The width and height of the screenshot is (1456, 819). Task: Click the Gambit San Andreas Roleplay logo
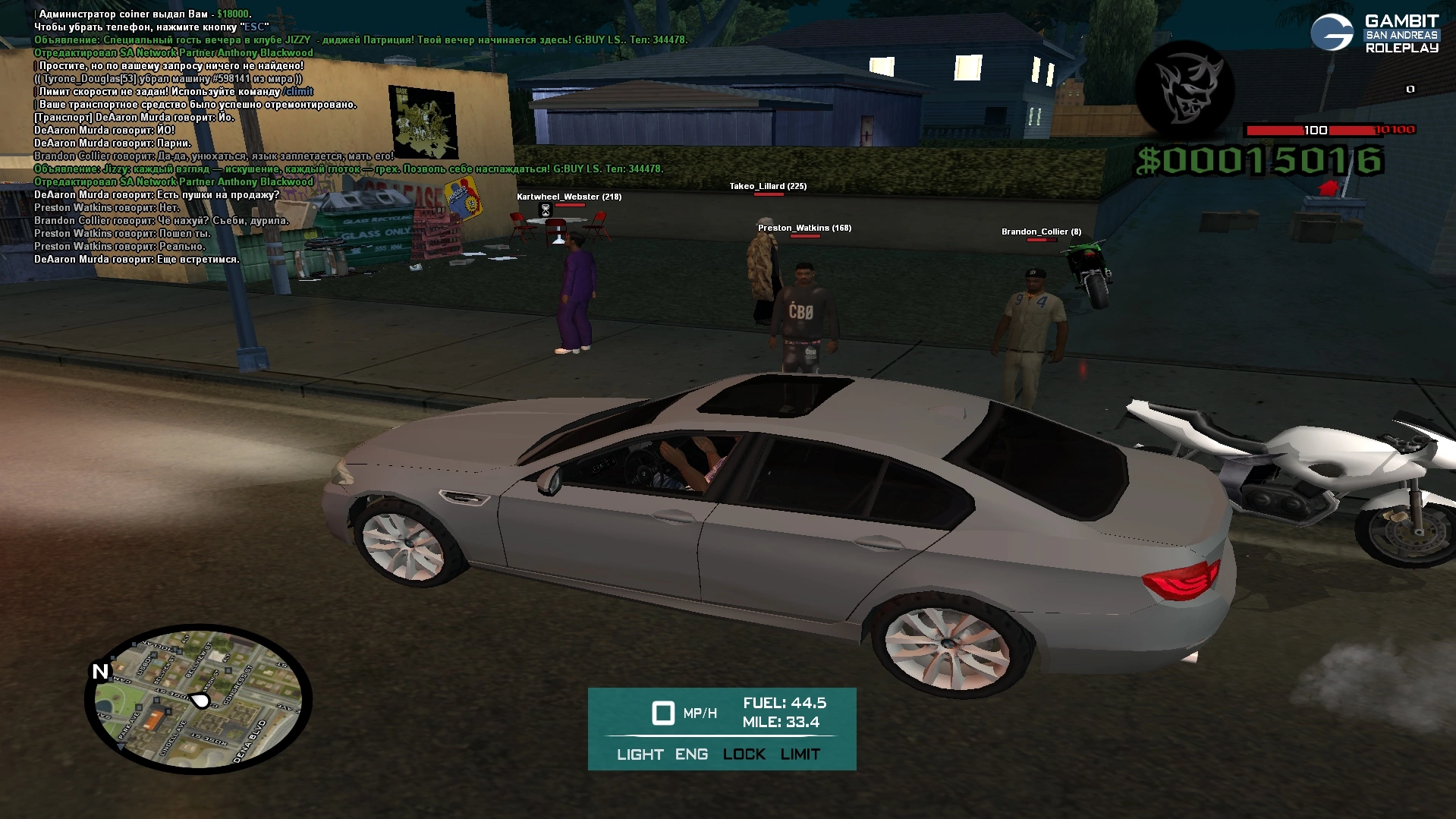point(1374,33)
